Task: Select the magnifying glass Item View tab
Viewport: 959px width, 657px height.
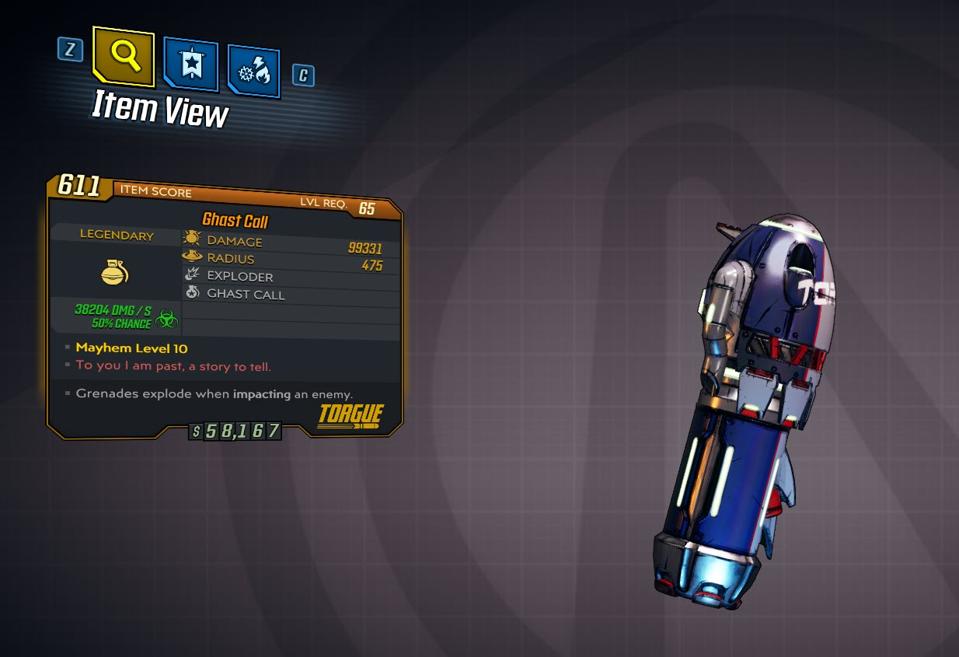Action: [x=124, y=55]
